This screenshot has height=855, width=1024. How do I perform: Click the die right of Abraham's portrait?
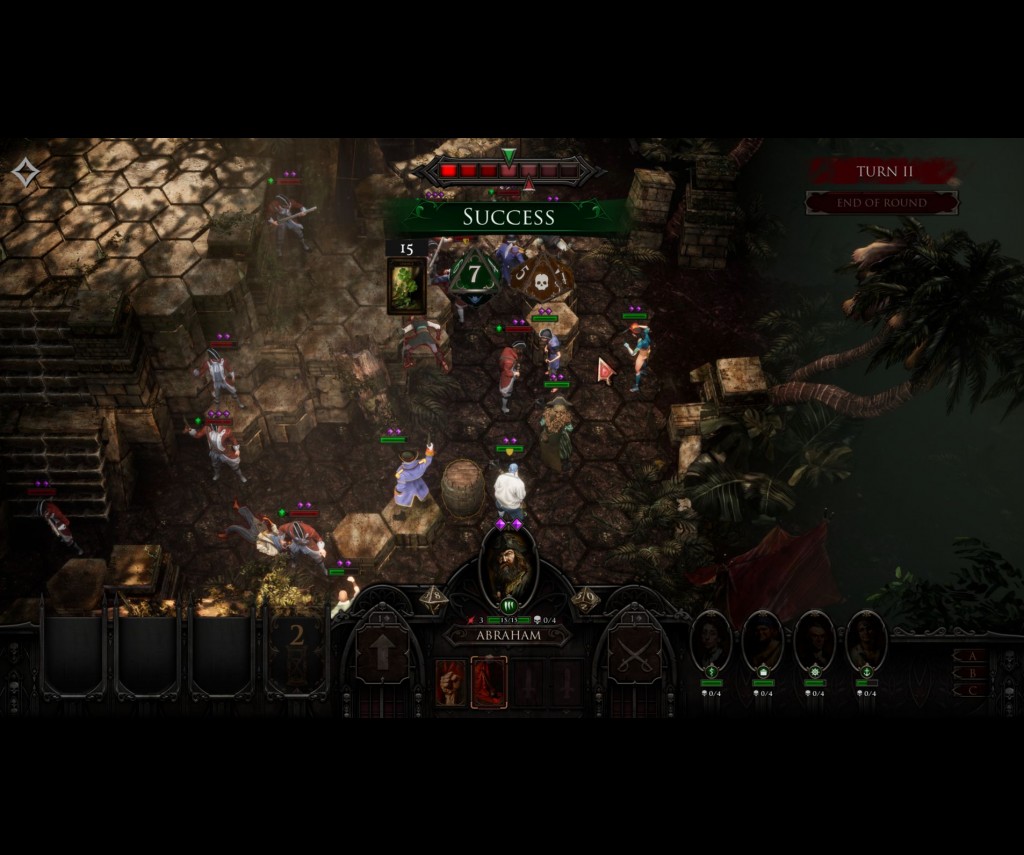click(585, 598)
